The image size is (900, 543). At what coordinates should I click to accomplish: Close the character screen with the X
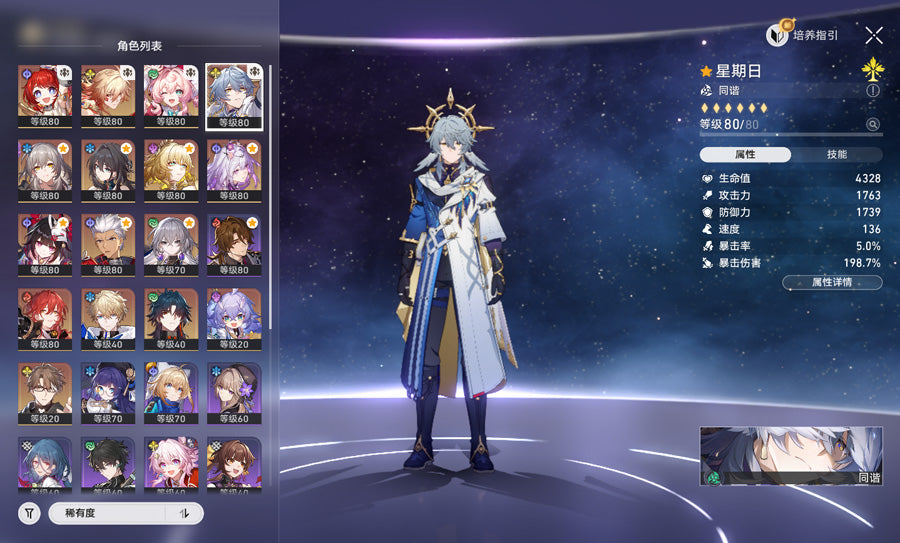873,35
